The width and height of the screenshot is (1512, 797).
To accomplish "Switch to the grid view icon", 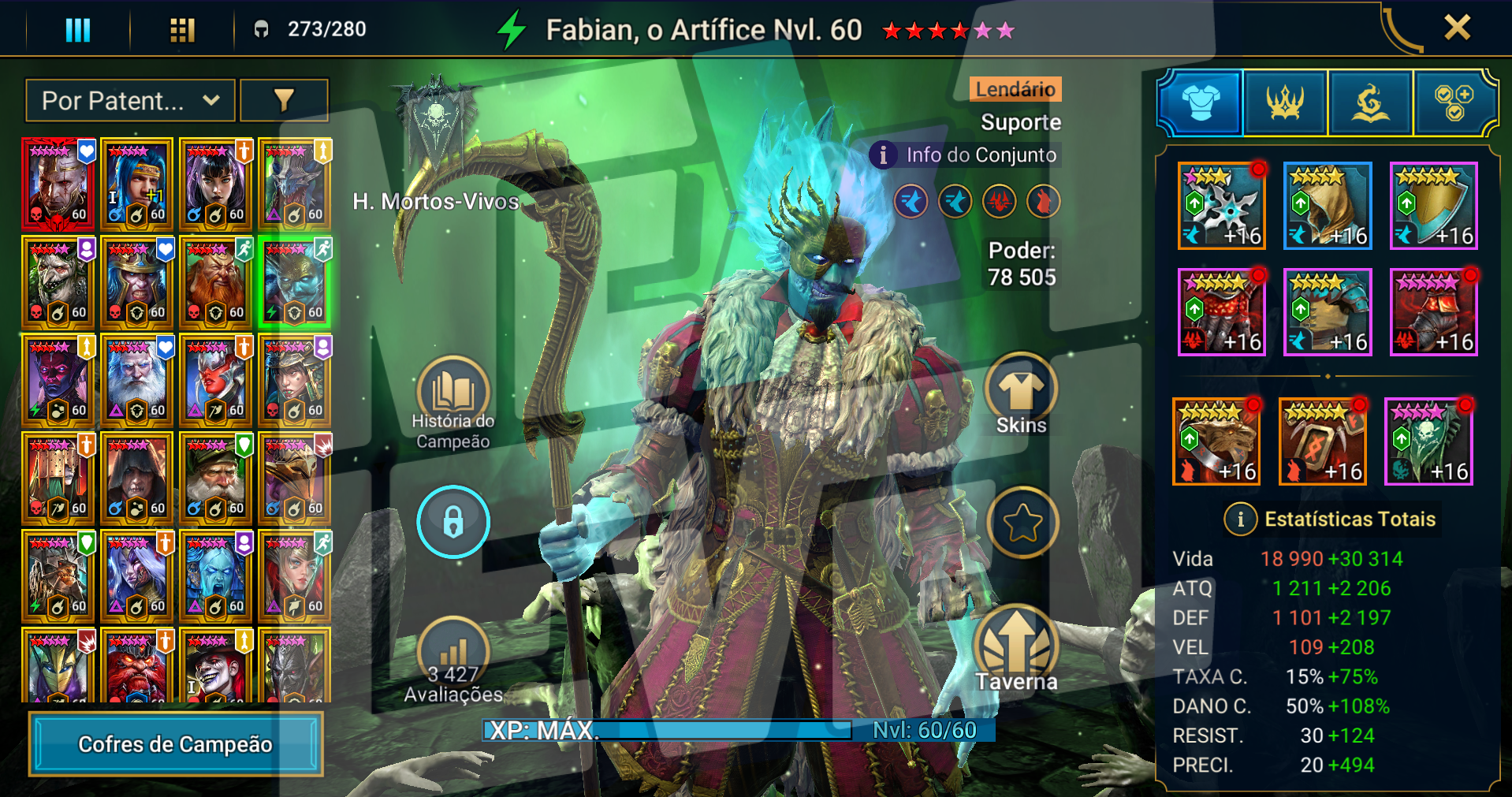I will [x=182, y=30].
